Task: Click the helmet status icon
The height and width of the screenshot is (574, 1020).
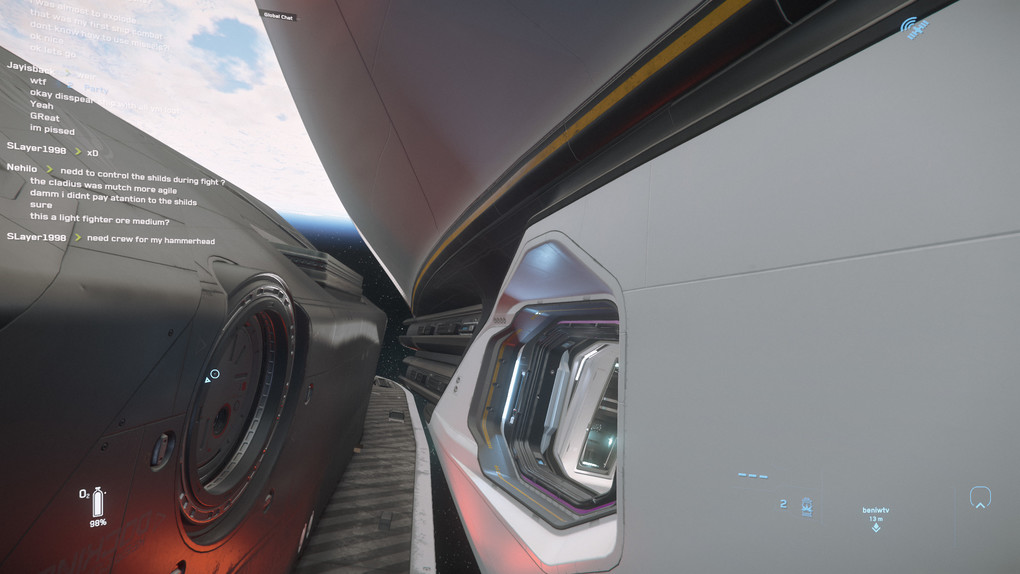Action: pyautogui.click(x=980, y=497)
